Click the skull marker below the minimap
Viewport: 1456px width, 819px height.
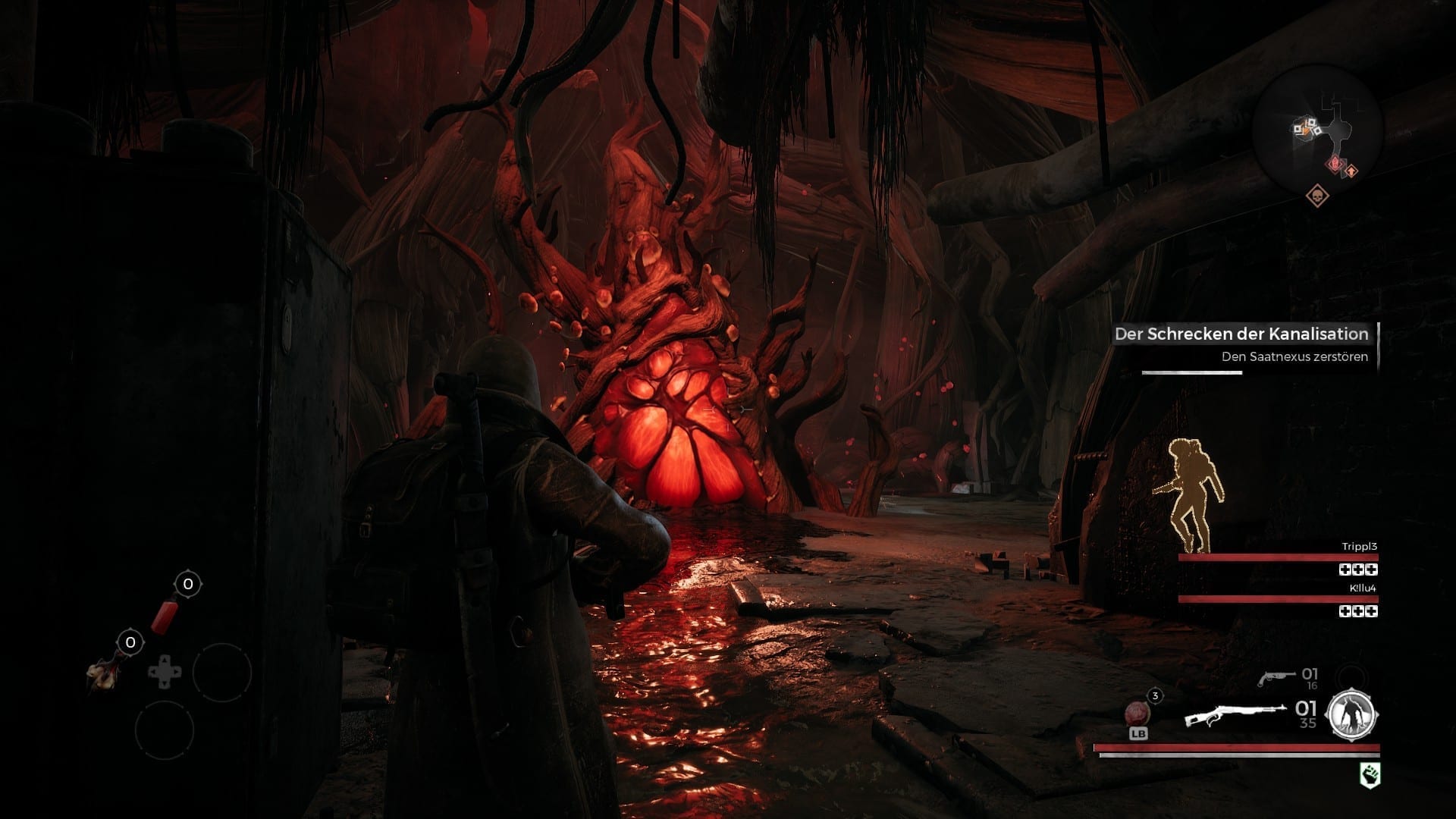1318,197
